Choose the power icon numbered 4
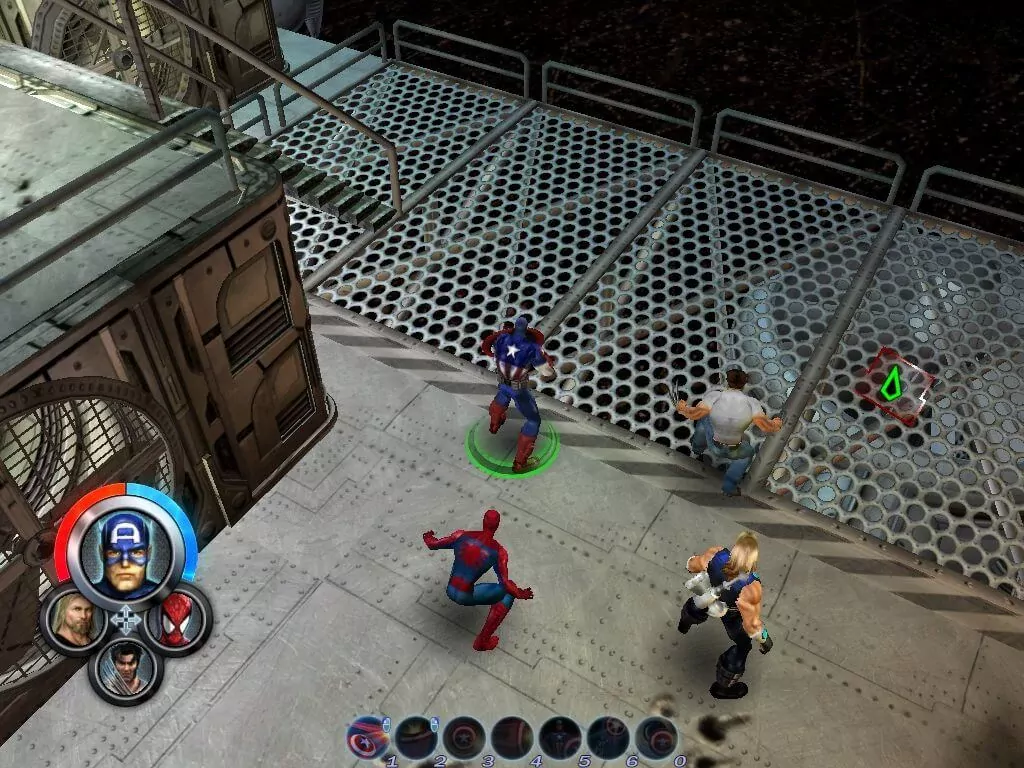1024x768 pixels. click(512, 738)
